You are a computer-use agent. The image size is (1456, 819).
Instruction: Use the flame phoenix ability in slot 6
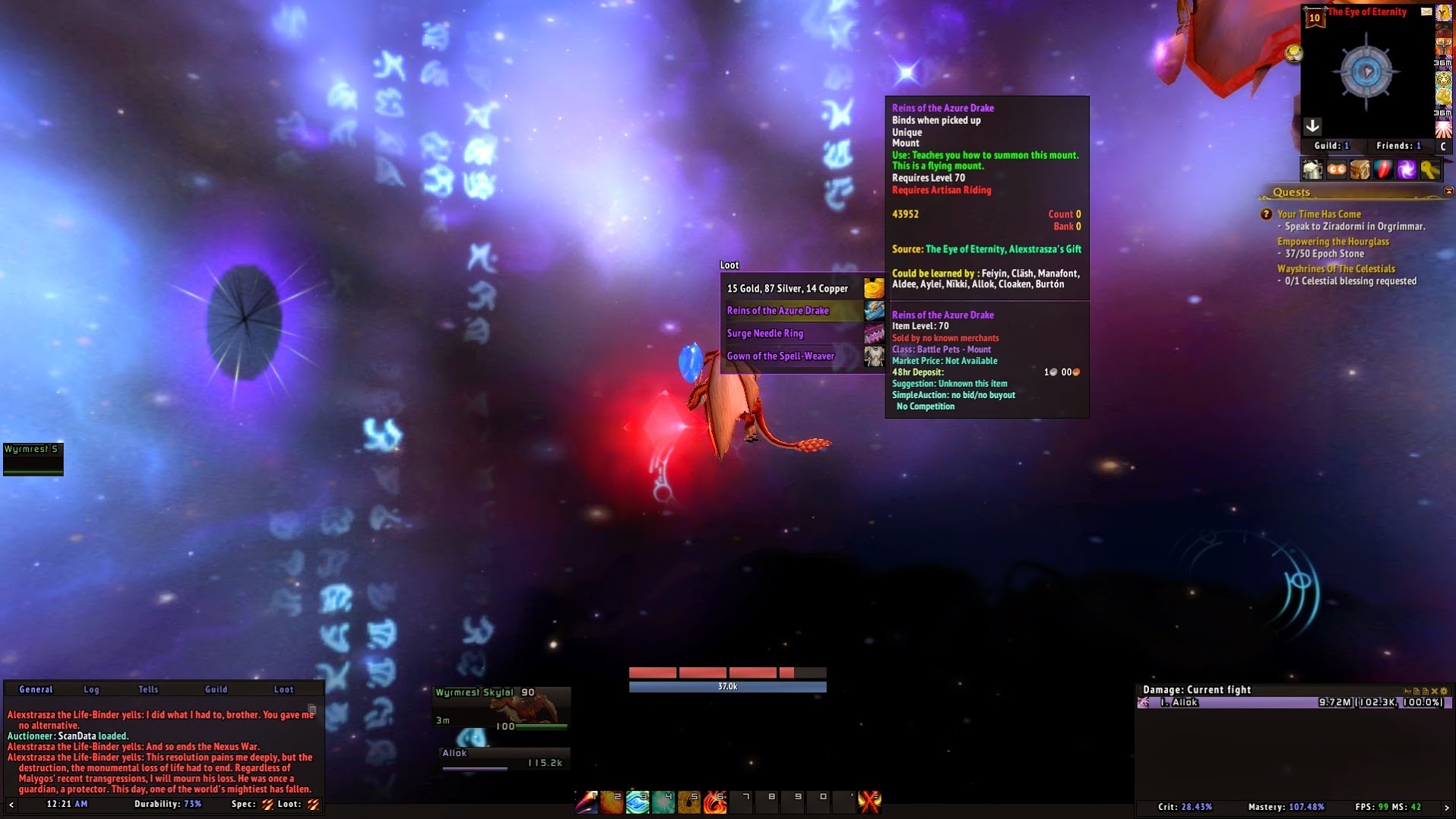click(x=714, y=802)
